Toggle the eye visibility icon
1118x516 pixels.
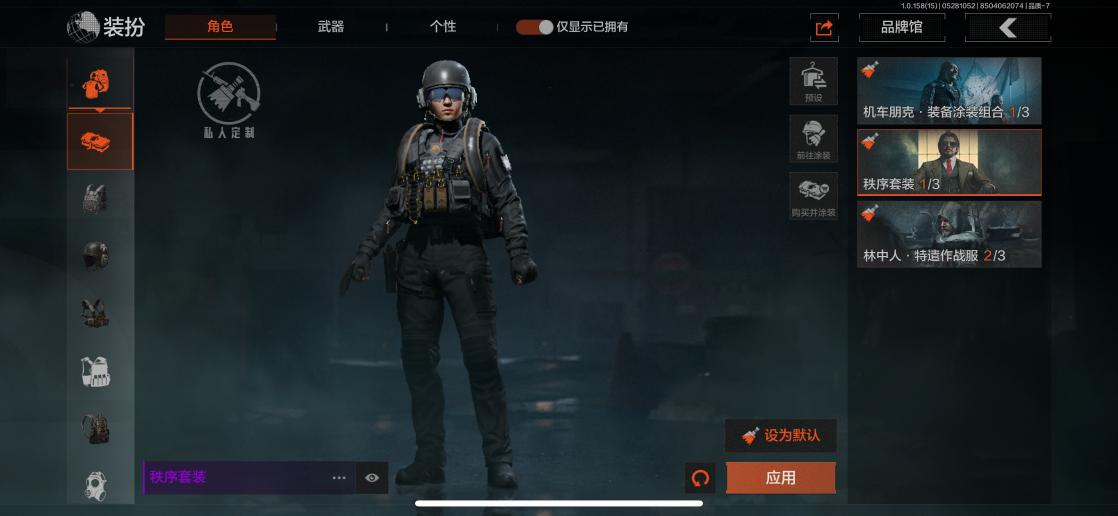pos(372,478)
